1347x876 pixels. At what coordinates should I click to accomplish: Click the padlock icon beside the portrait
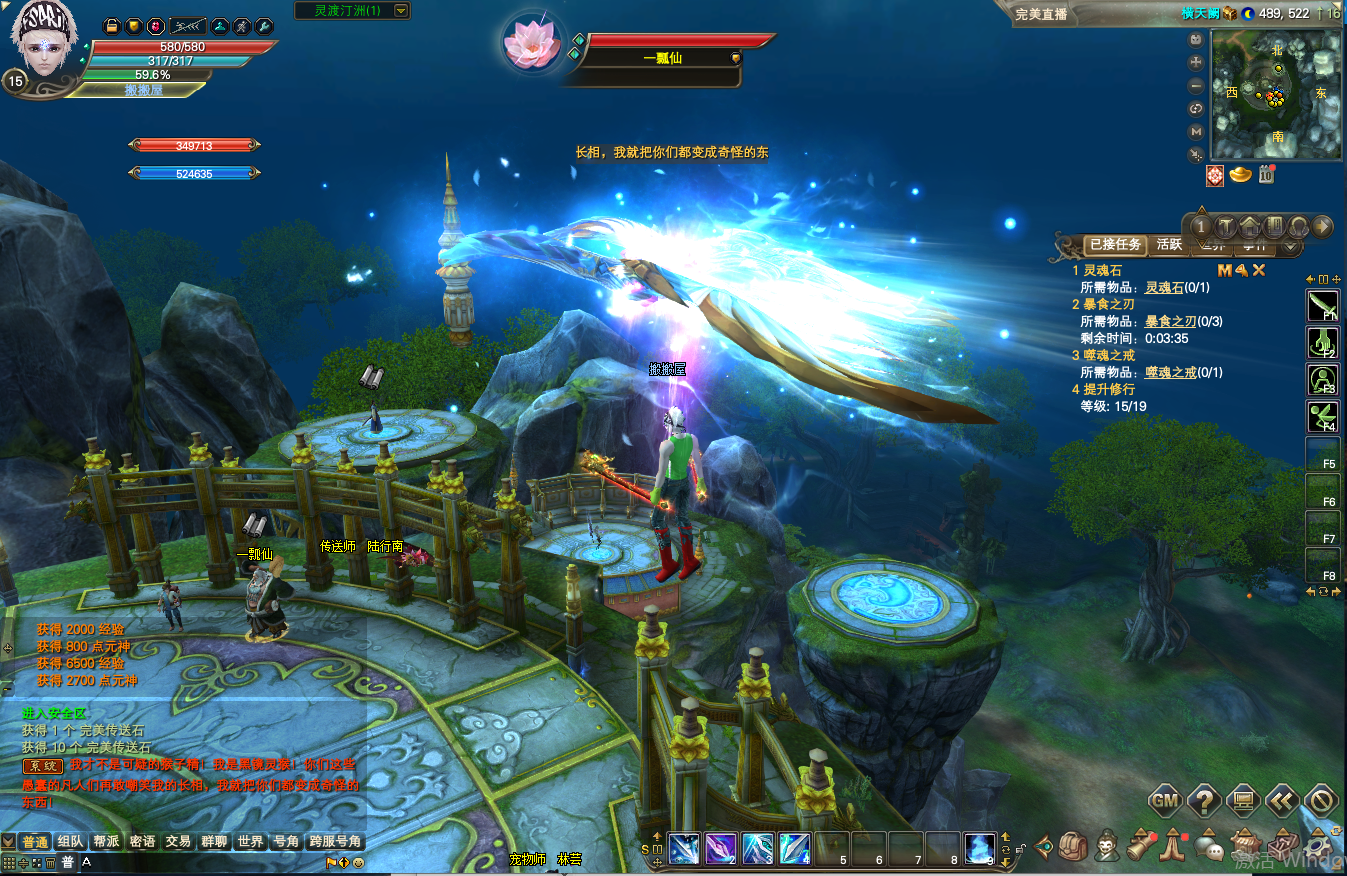(112, 25)
